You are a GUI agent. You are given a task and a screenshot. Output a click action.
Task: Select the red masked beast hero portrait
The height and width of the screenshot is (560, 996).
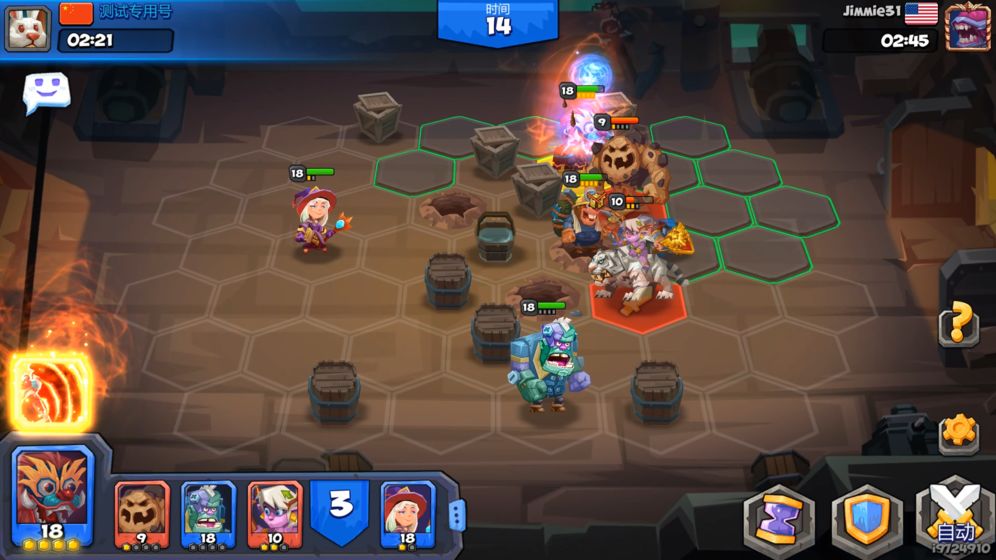tap(54, 495)
